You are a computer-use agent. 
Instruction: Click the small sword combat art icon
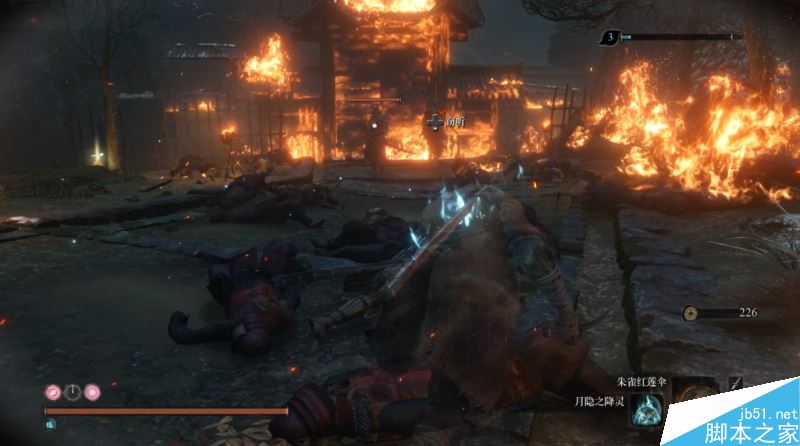pos(736,383)
